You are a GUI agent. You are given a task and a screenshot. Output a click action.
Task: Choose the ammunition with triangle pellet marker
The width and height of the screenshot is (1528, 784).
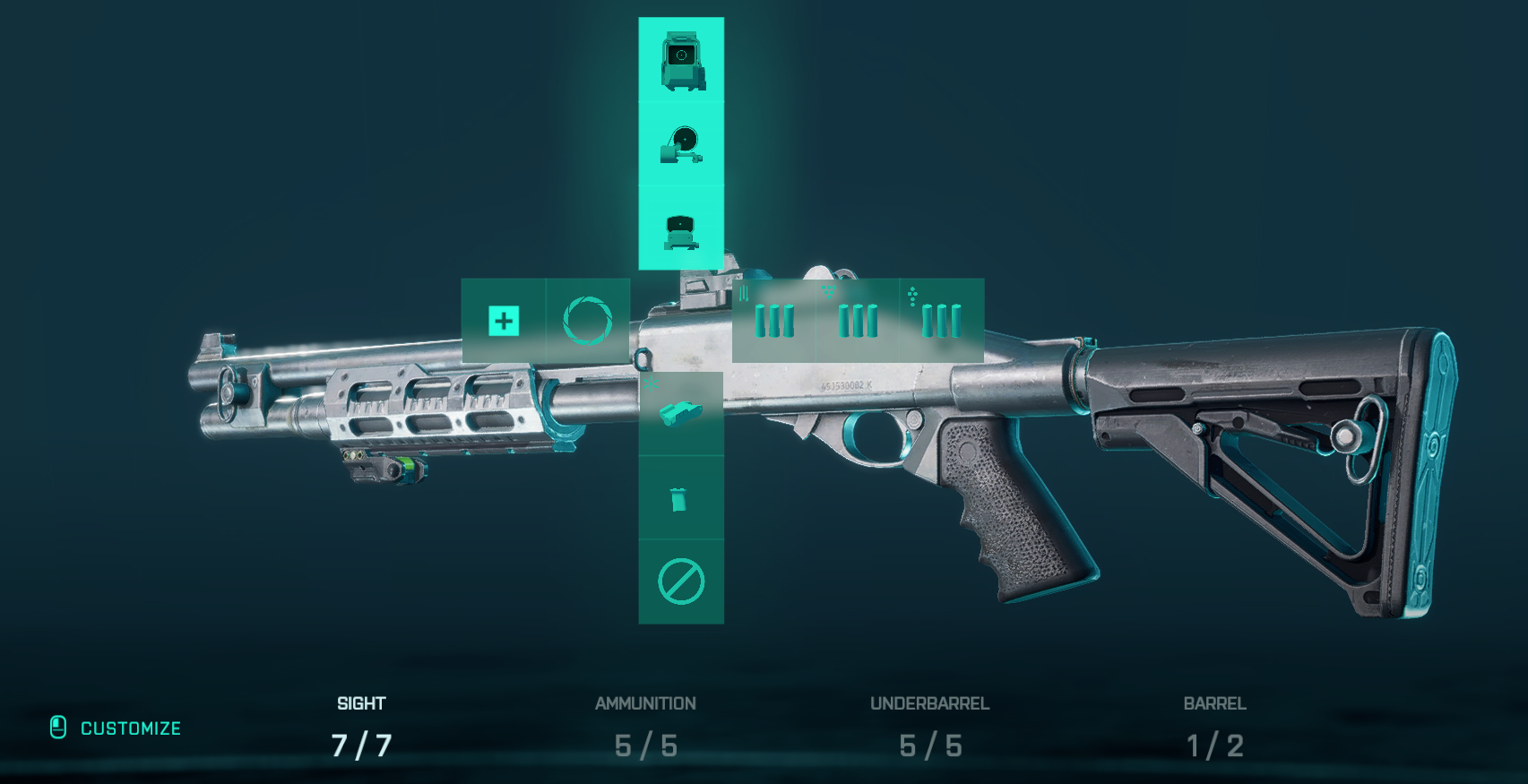858,321
